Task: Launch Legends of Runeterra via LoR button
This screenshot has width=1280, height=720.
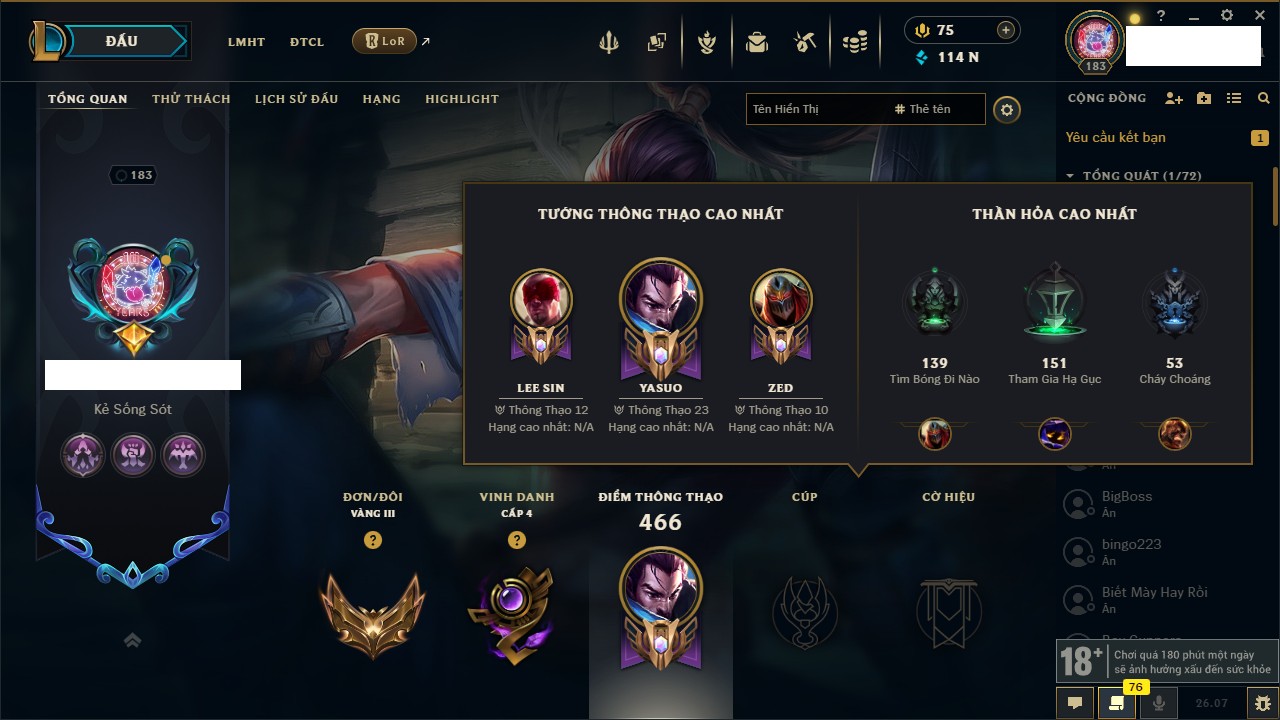Action: (385, 41)
